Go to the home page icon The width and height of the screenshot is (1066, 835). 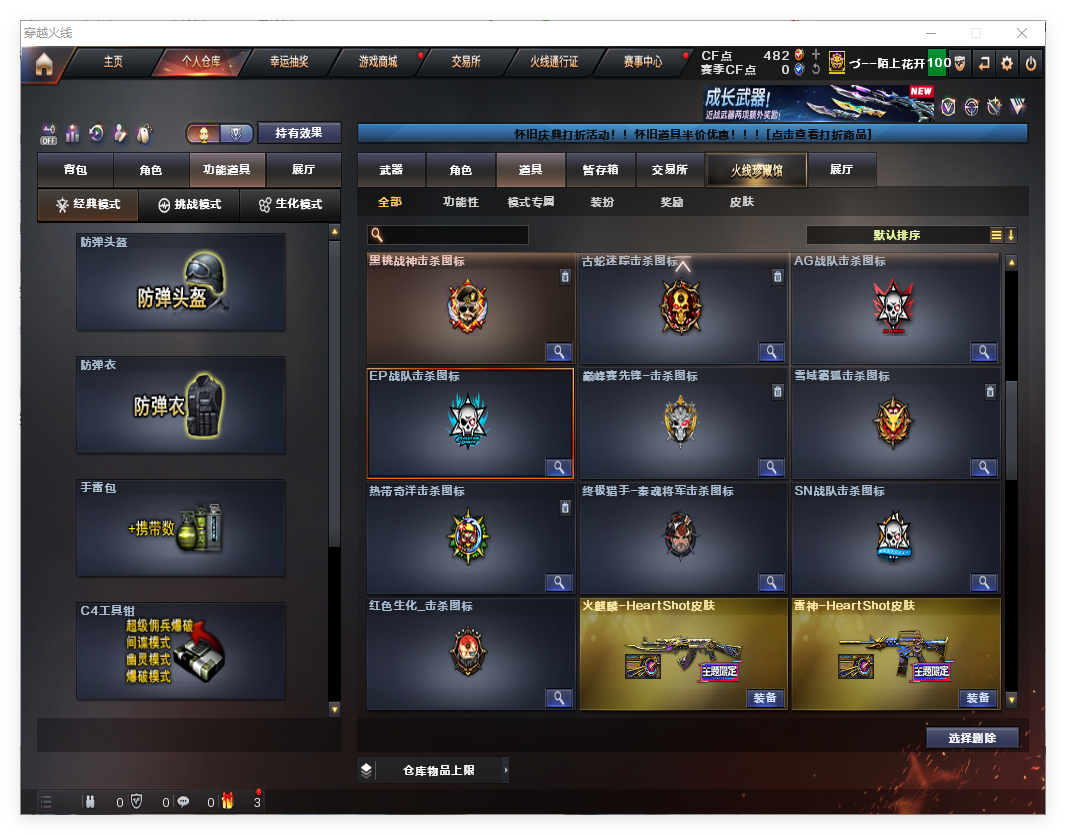[x=43, y=65]
